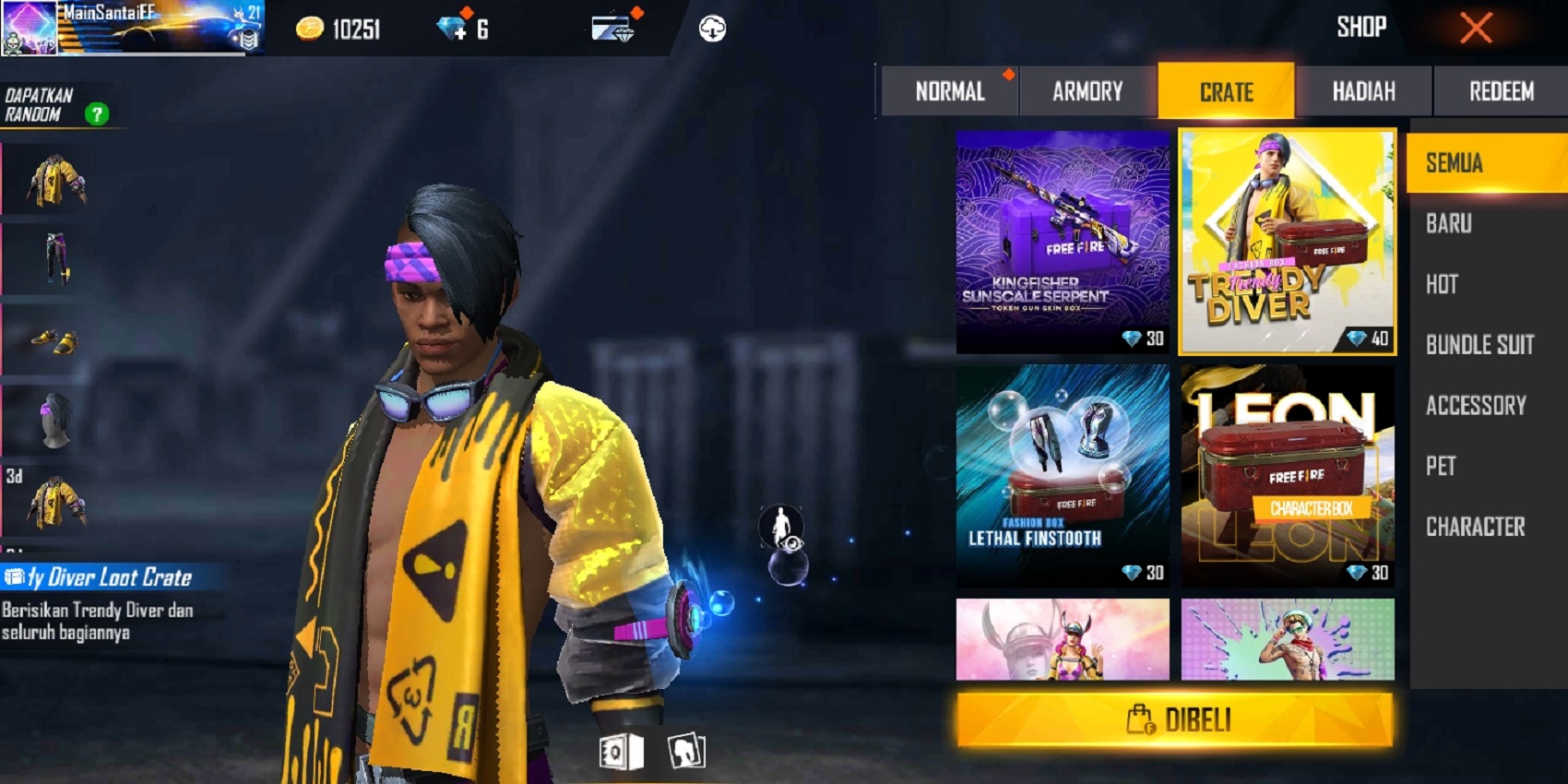Open the Kingfisher Sunscale Serpent crate thumbnail
Screen dimensions: 1568x784
pyautogui.click(x=1063, y=242)
